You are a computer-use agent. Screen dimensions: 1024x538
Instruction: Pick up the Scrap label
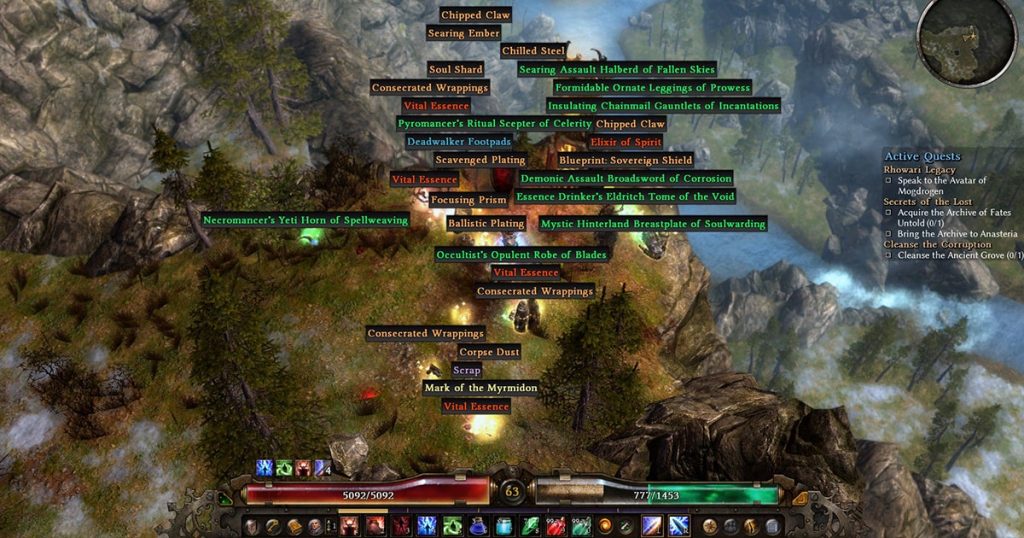click(466, 370)
